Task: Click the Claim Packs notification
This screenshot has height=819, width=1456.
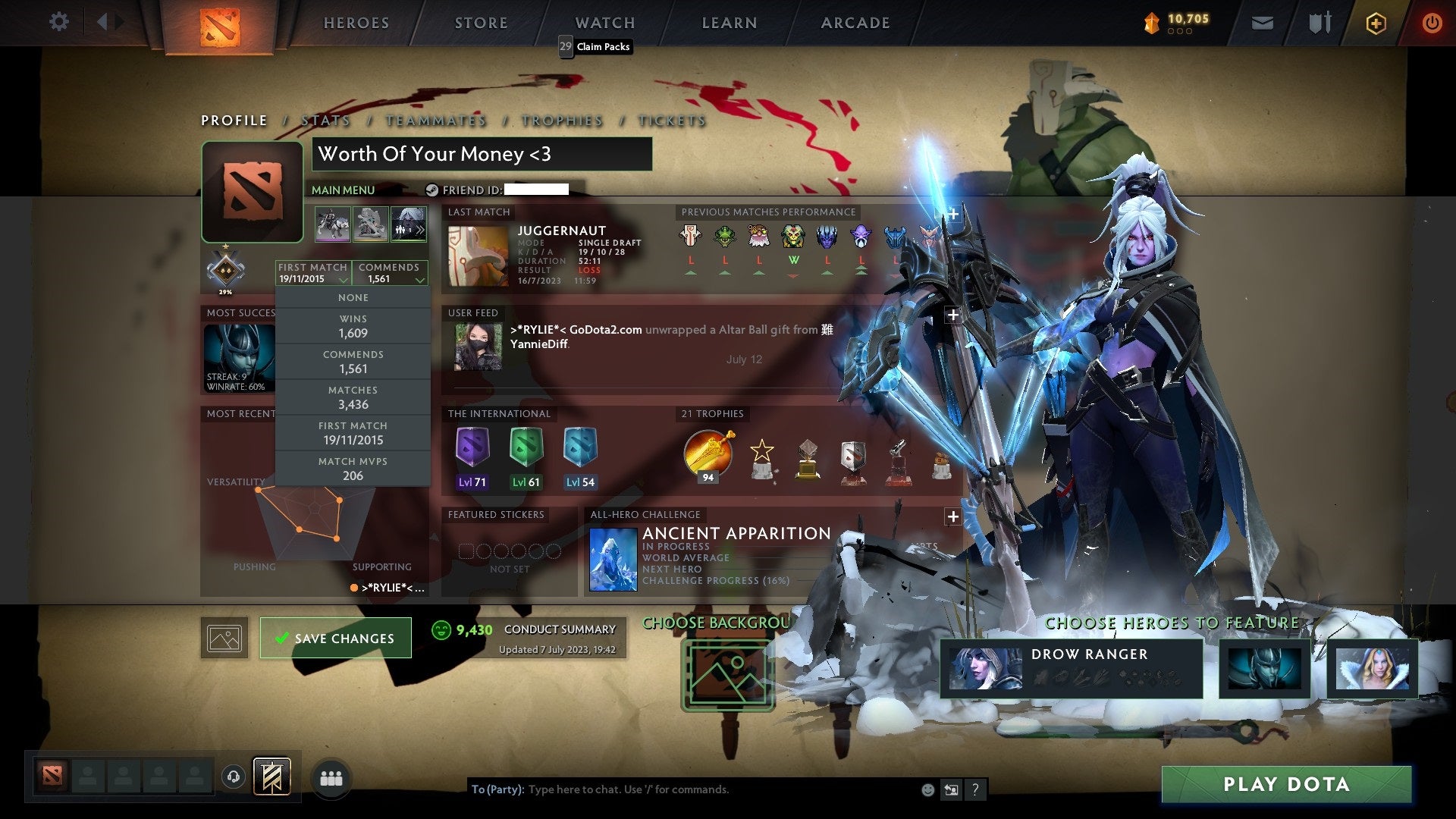Action: (596, 46)
